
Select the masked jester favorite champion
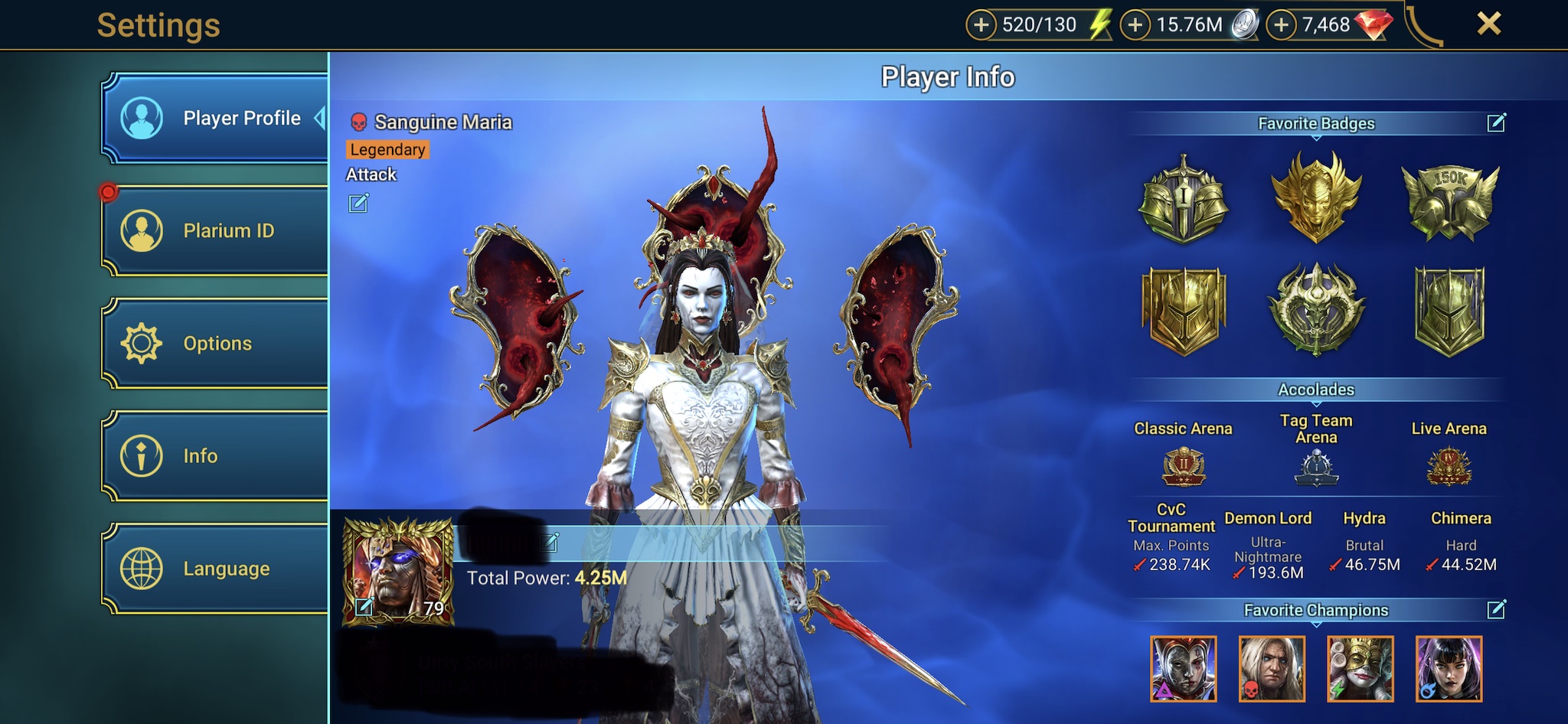(1361, 669)
